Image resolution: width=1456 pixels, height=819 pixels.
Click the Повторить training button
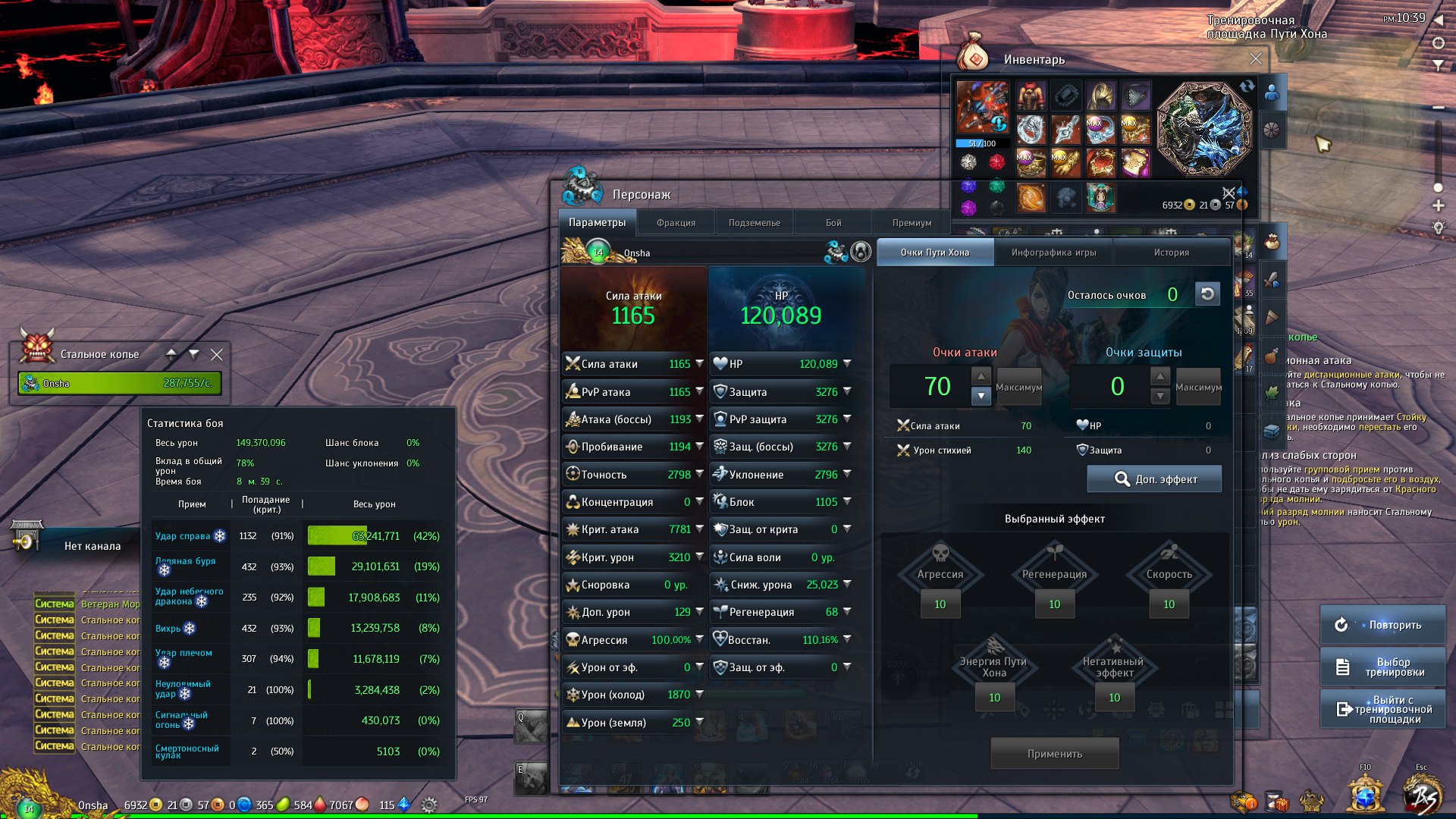(1382, 625)
